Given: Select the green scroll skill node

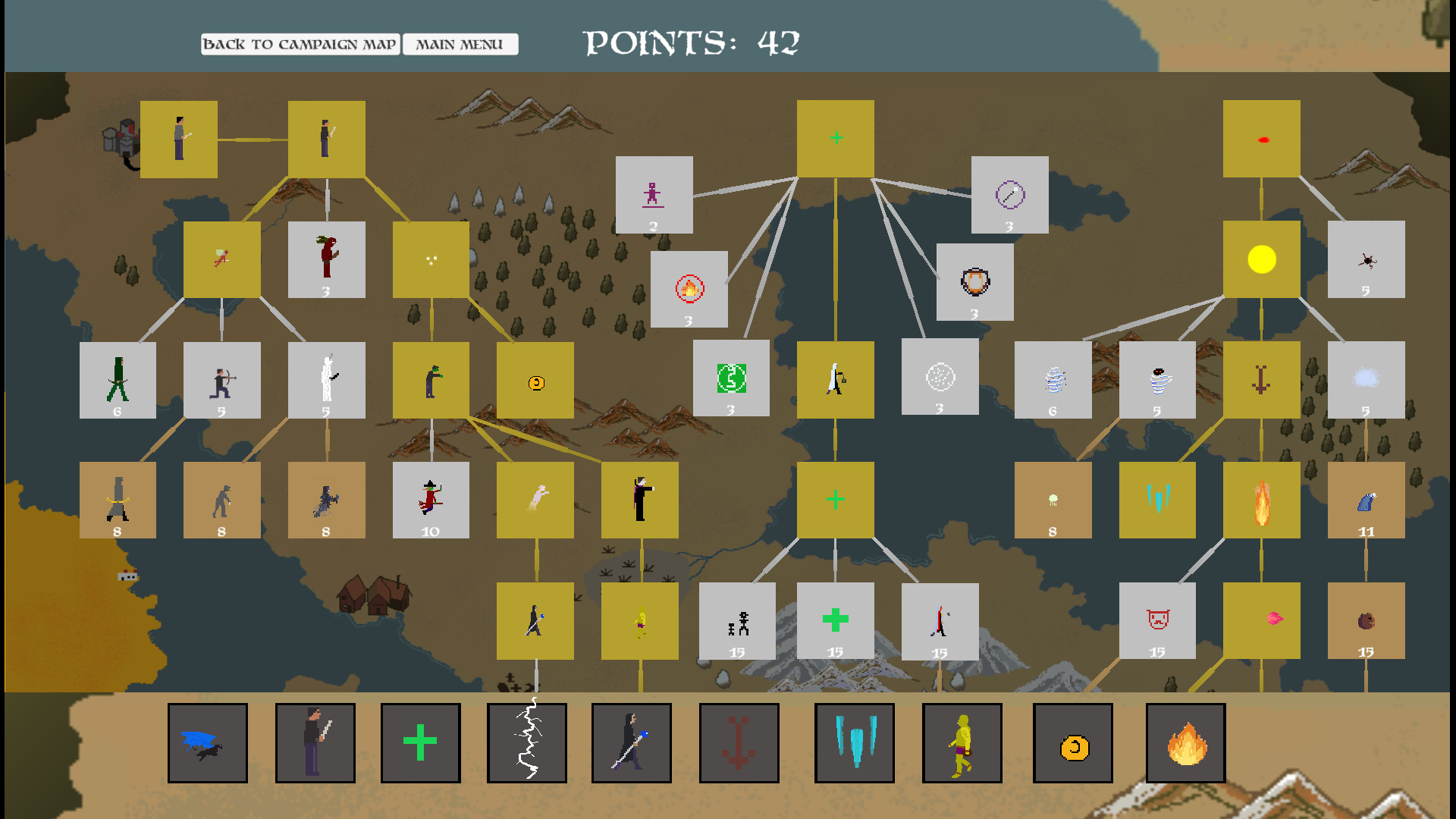Looking at the screenshot, I should coord(731,379).
